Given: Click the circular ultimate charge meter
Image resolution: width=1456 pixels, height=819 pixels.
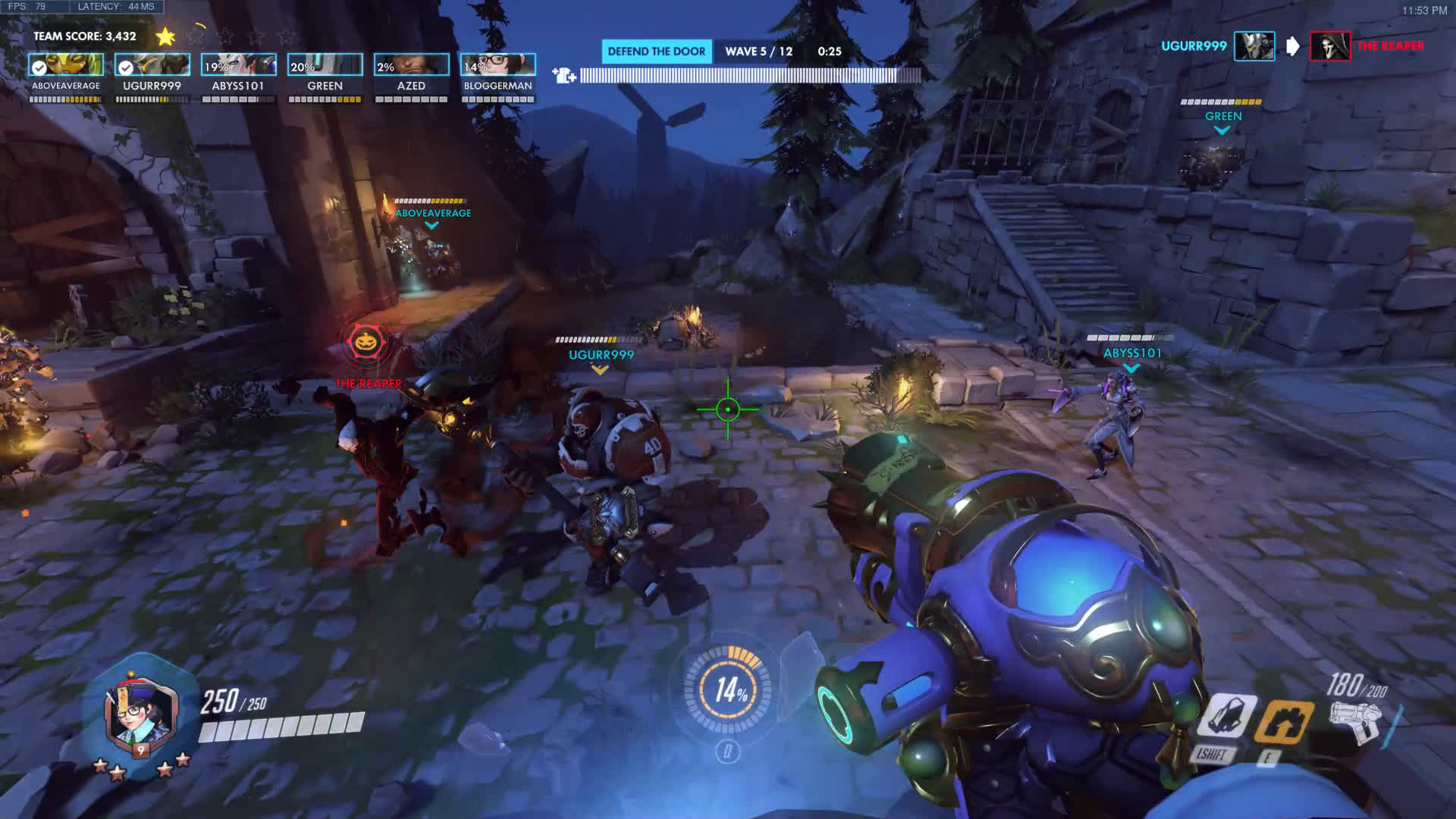Looking at the screenshot, I should [728, 689].
